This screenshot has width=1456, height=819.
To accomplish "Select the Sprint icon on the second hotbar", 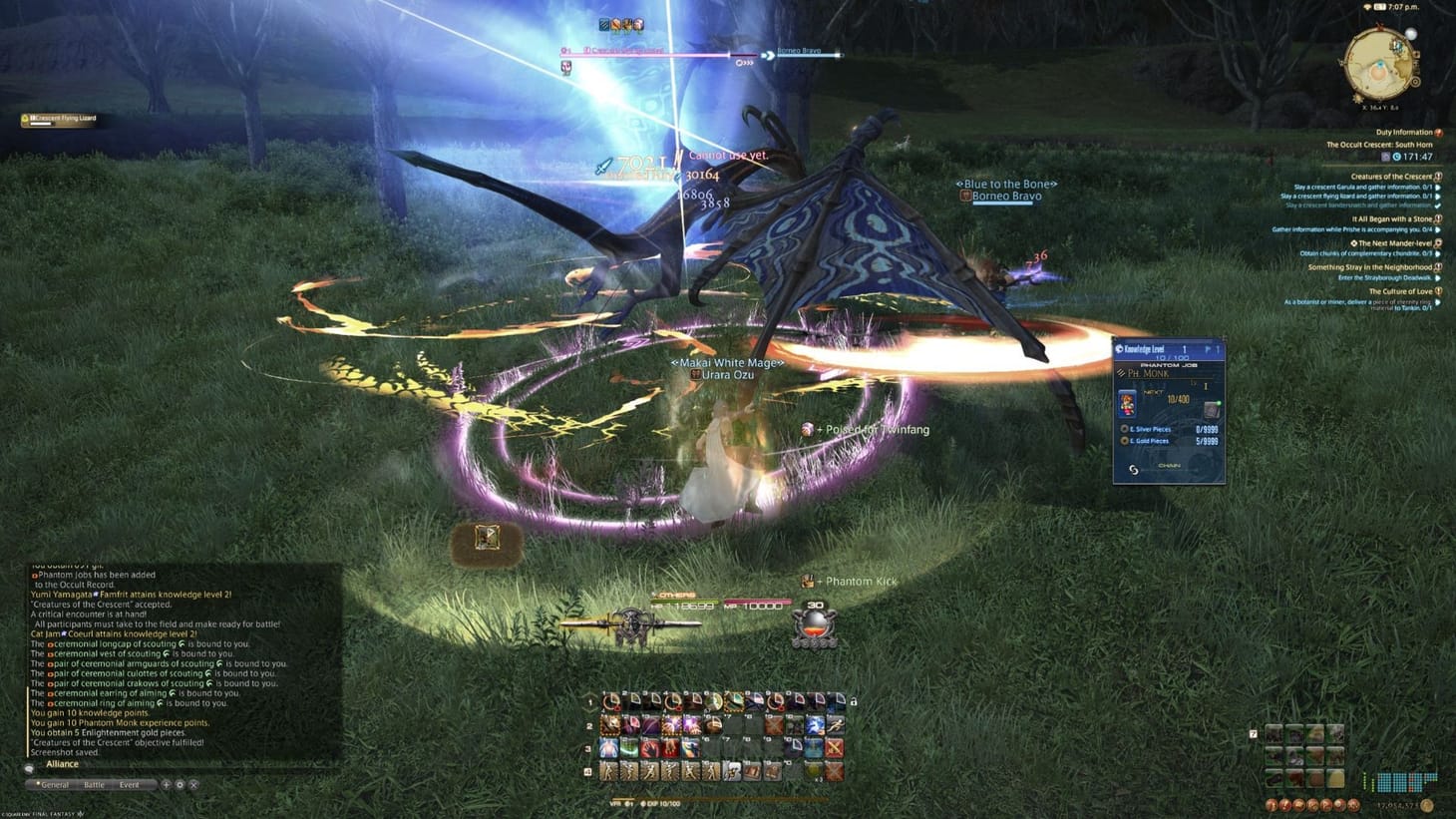I will (x=836, y=725).
